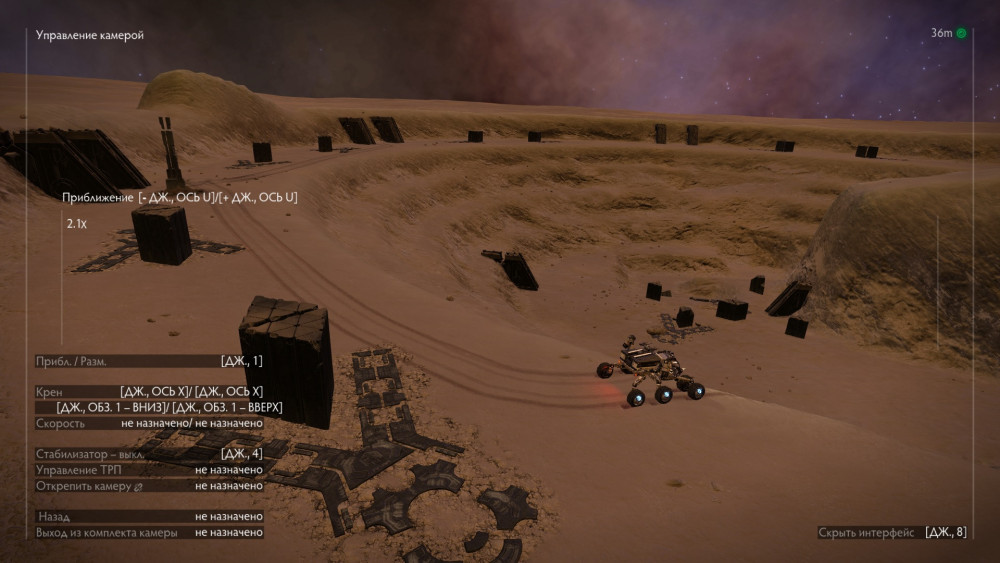Viewport: 1000px width, 563px height.
Task: Exit via Выход из комплекта камеры
Action: [148, 533]
